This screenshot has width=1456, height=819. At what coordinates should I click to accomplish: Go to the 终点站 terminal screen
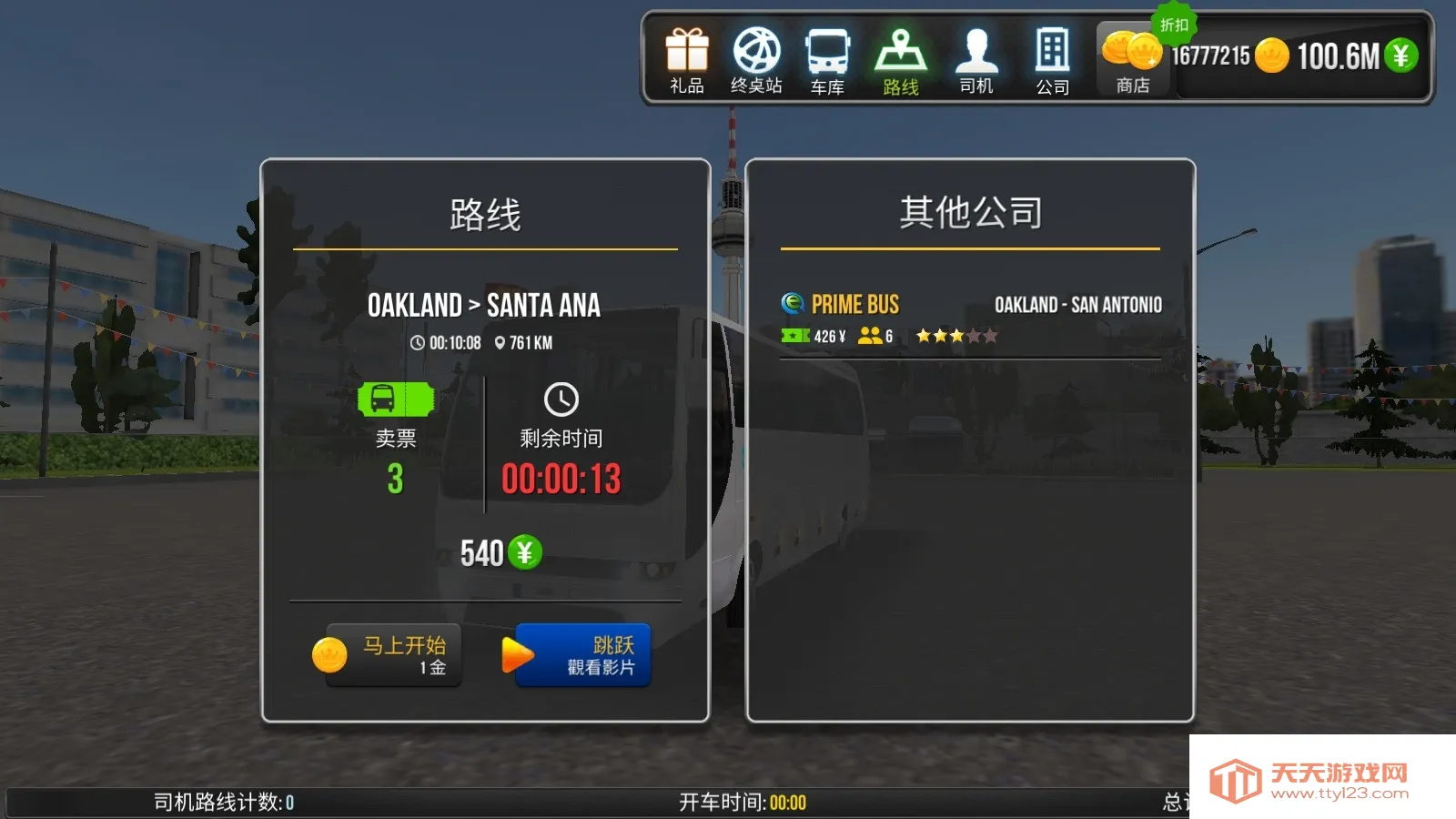tap(756, 61)
